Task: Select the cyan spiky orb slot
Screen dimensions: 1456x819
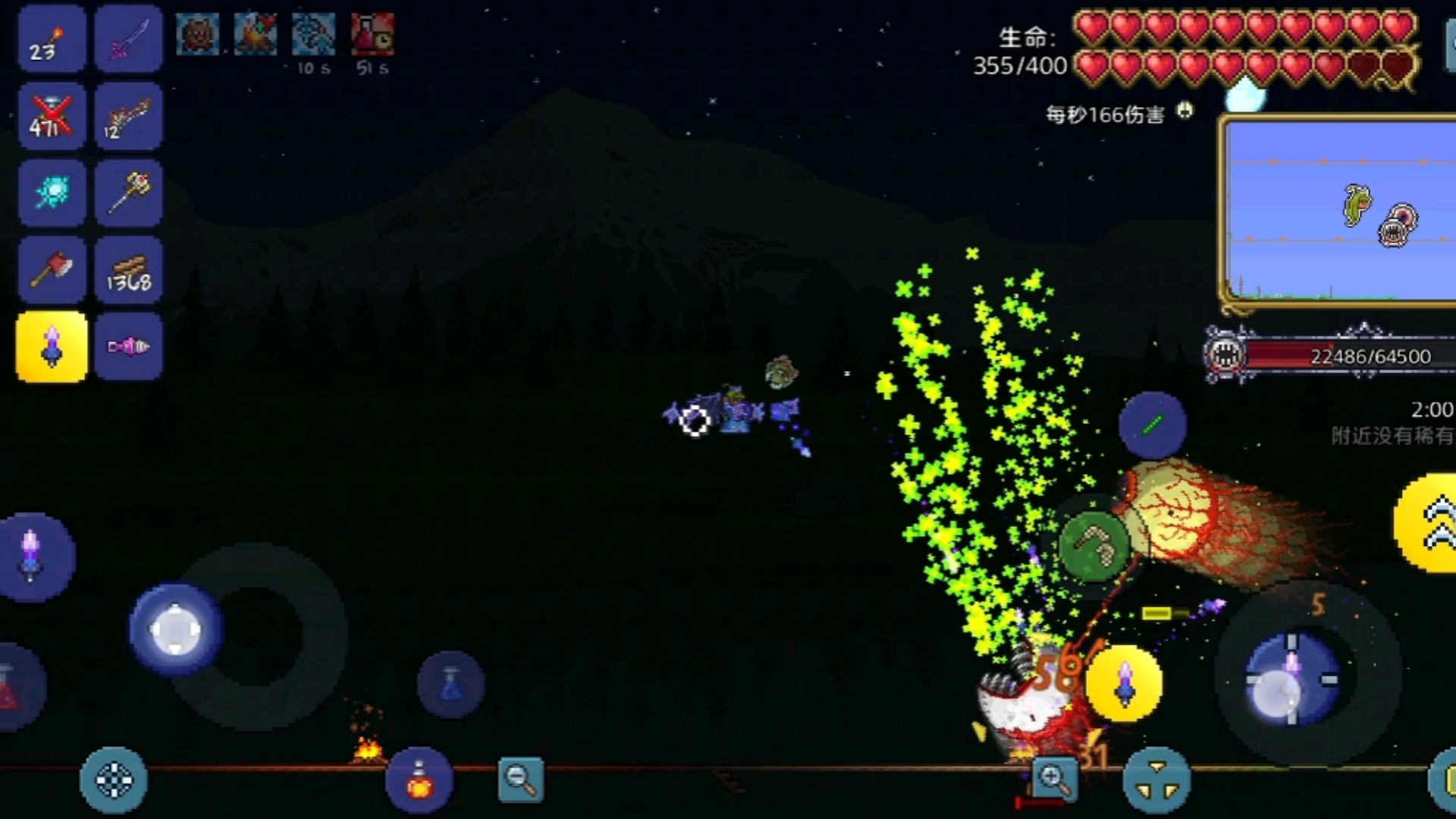Action: [x=52, y=193]
